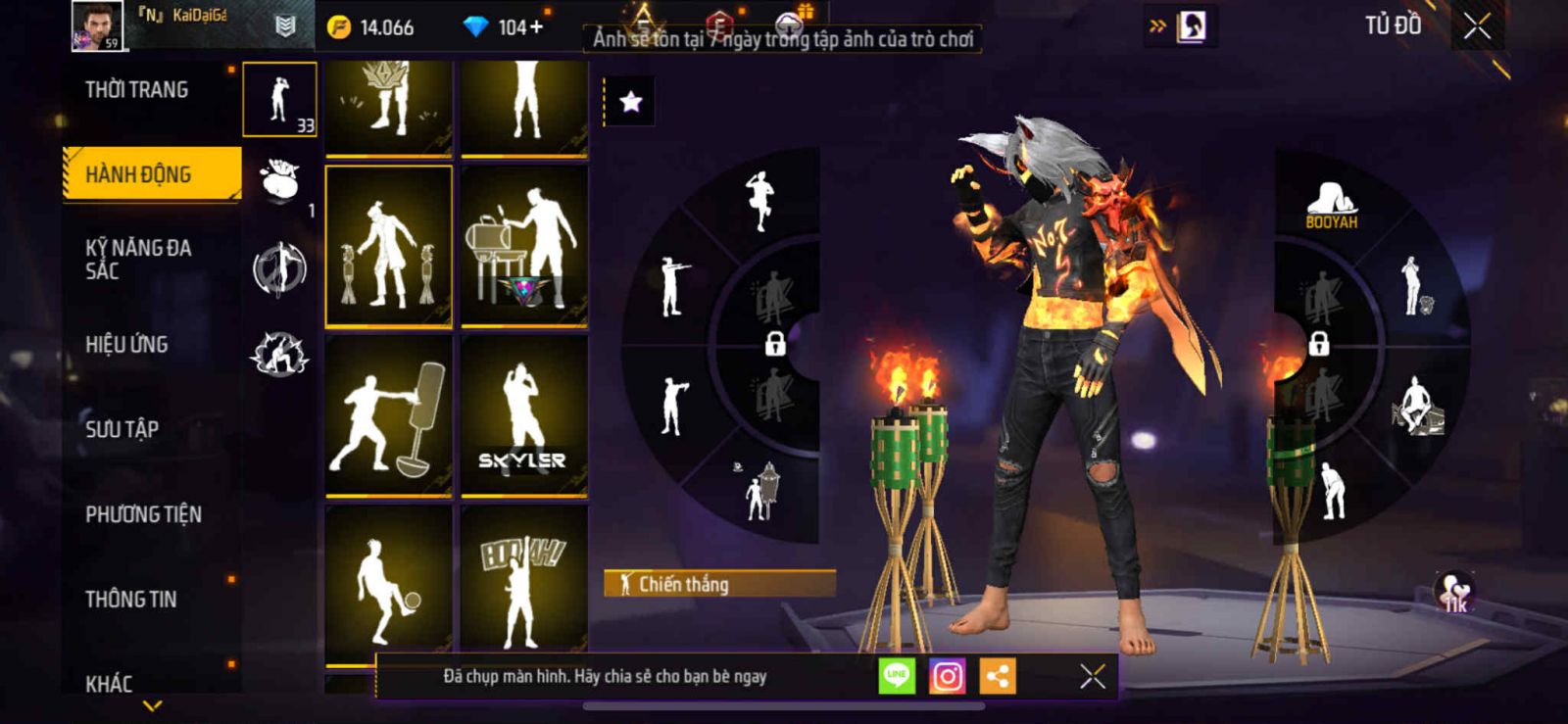Viewport: 1568px width, 724px height.
Task: Choose the Skyler emote tile
Action: coord(523,416)
